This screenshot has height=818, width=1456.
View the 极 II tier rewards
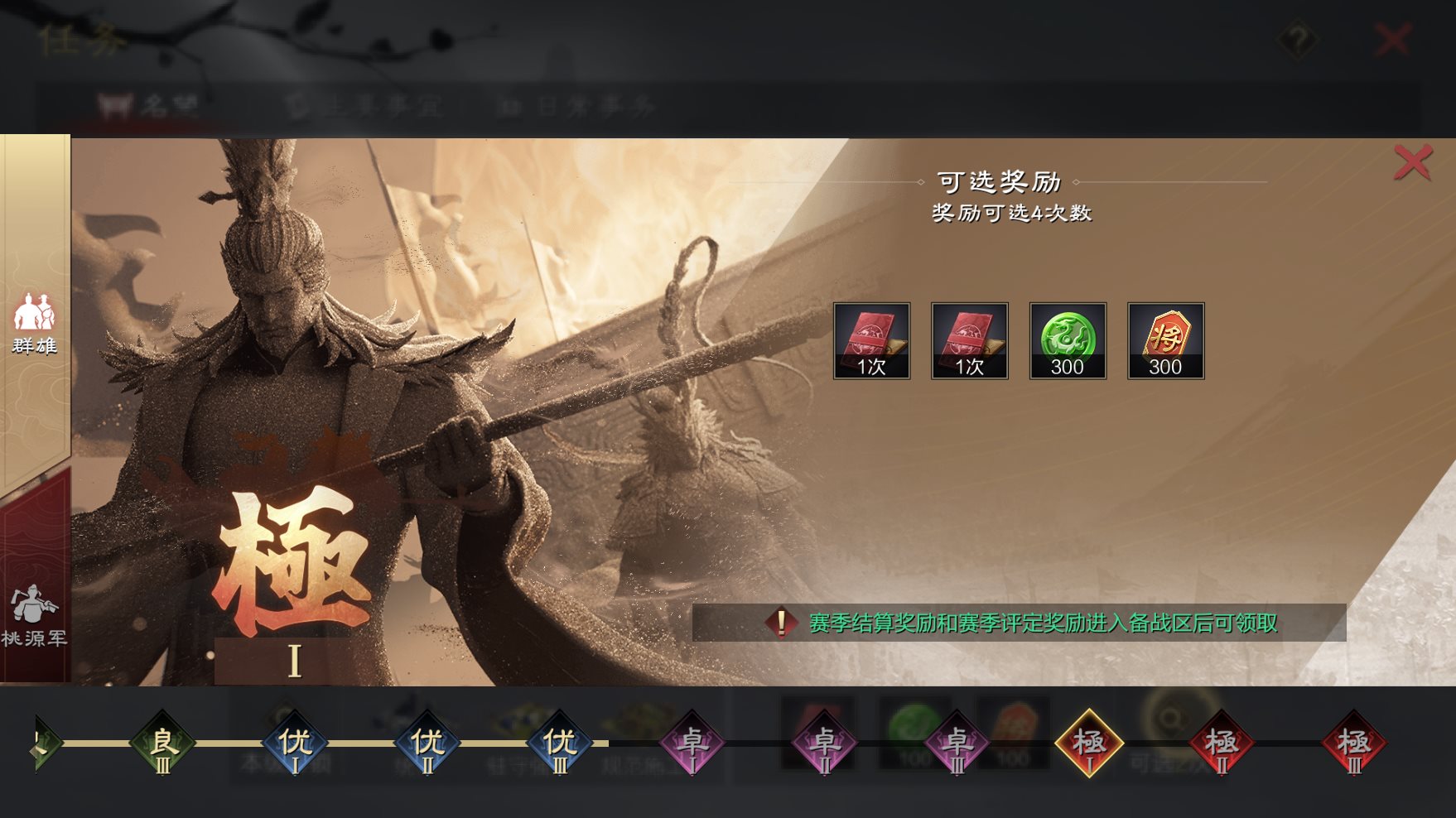[x=1222, y=743]
